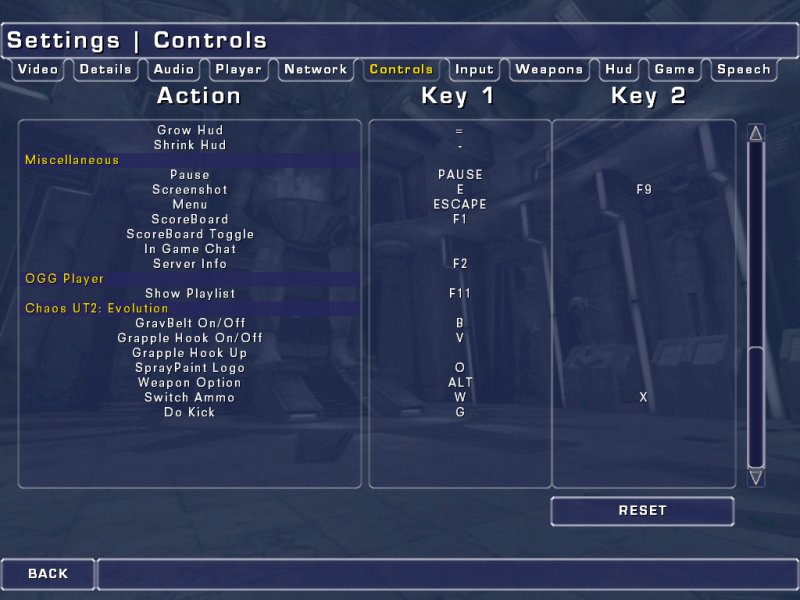Pick the Show Playlist F11 binding

[460, 294]
